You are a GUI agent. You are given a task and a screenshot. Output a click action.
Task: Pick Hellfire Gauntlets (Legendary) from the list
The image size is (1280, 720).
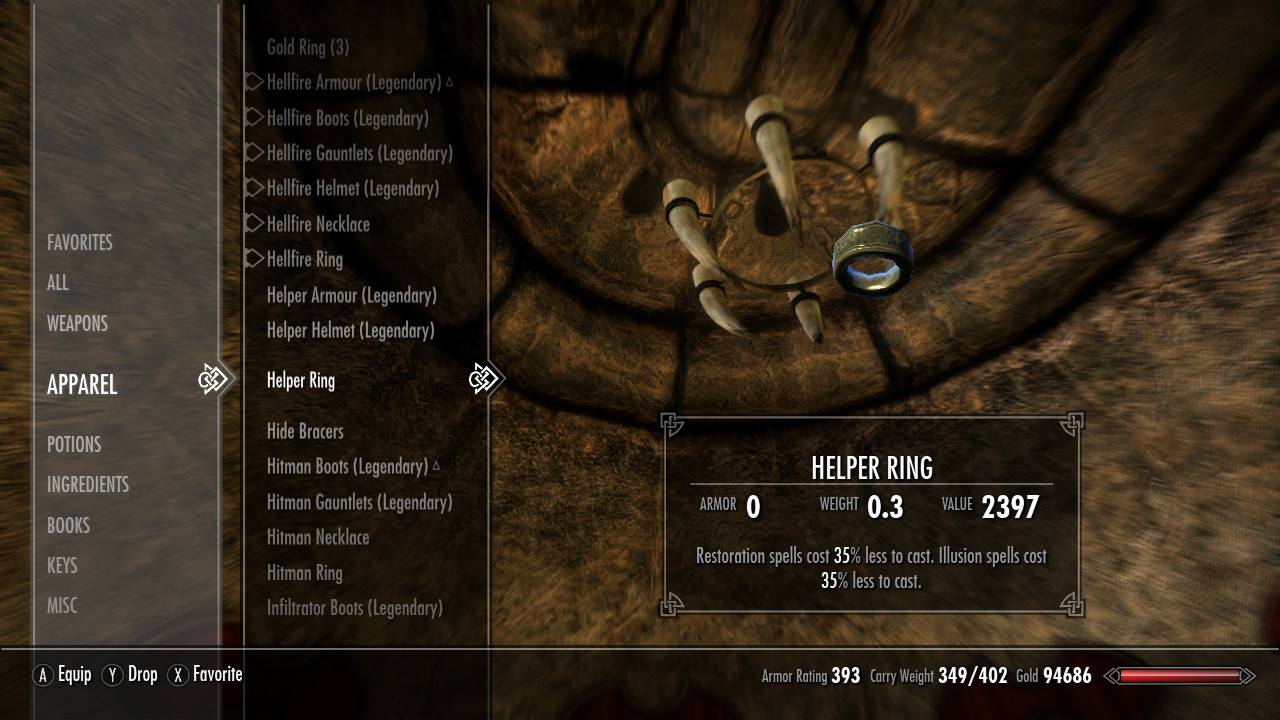[359, 153]
